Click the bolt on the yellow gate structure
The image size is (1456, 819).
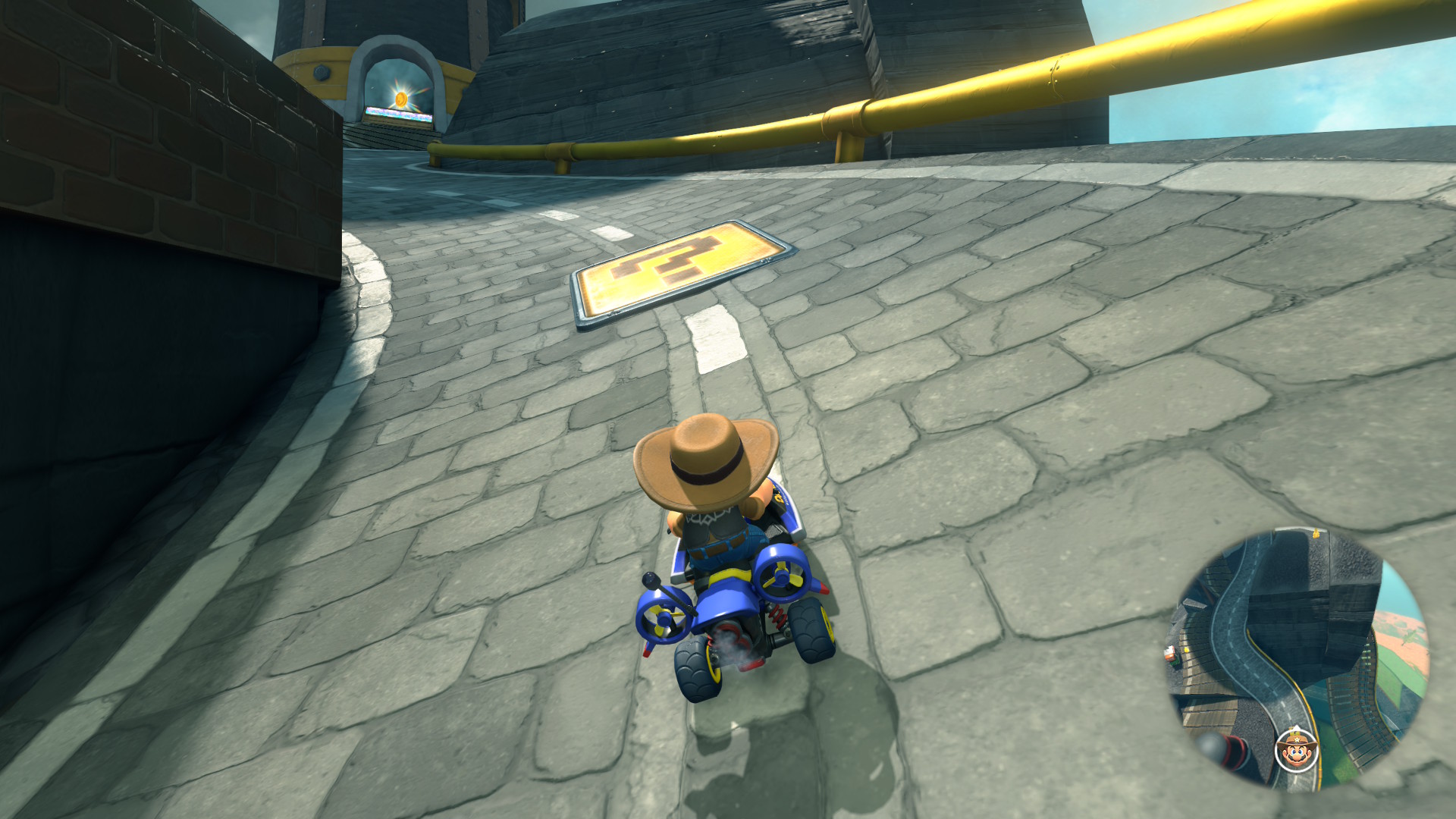click(320, 71)
